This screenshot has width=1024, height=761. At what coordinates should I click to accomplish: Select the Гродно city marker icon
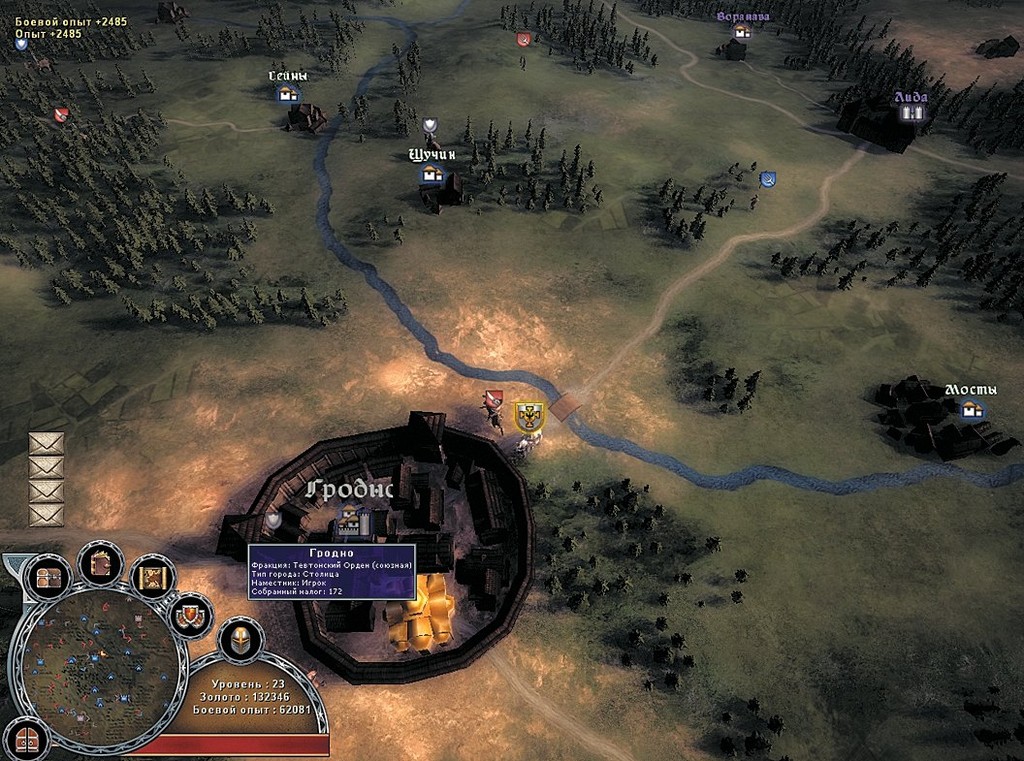pyautogui.click(x=350, y=518)
